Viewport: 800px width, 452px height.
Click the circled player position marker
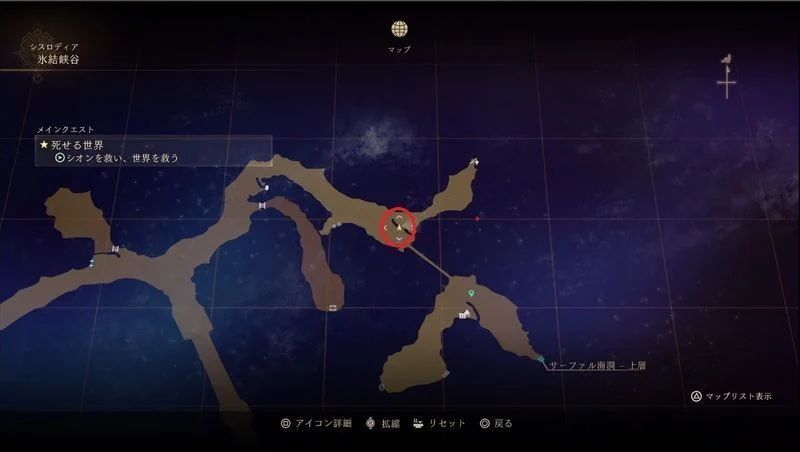(399, 226)
